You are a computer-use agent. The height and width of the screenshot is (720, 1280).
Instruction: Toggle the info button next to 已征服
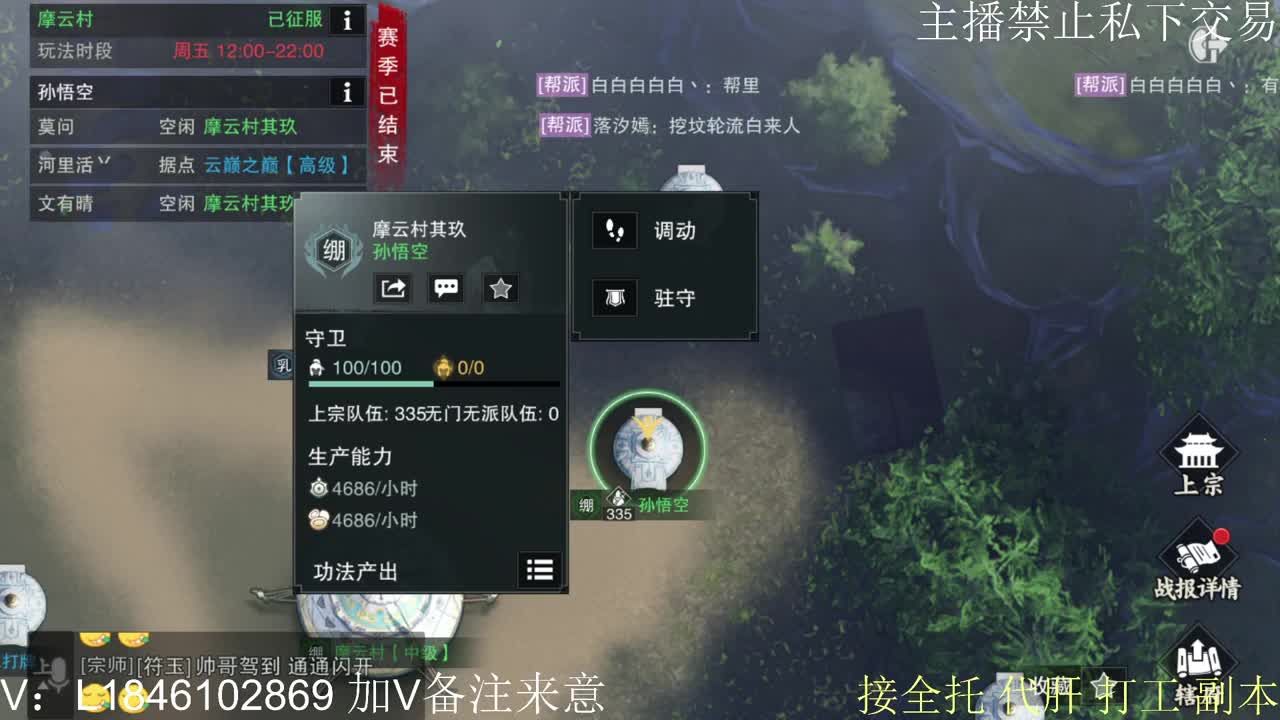(345, 20)
